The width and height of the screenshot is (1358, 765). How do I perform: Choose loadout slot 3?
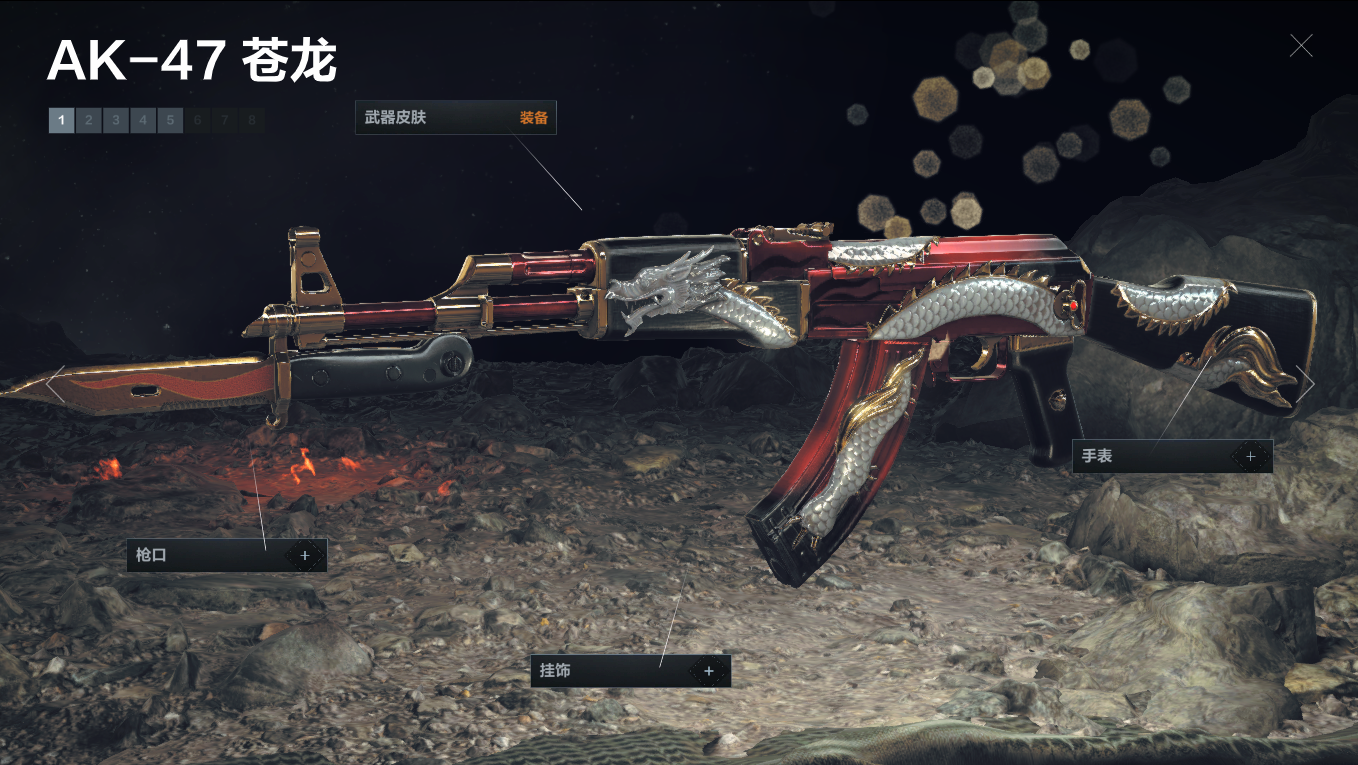point(115,121)
